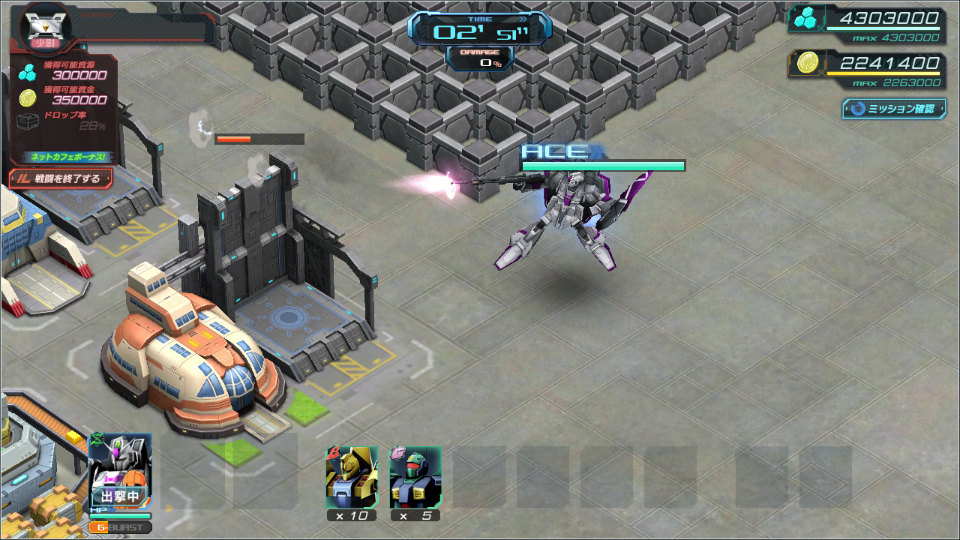Activate the G-BURST gauge button

pyautogui.click(x=120, y=527)
